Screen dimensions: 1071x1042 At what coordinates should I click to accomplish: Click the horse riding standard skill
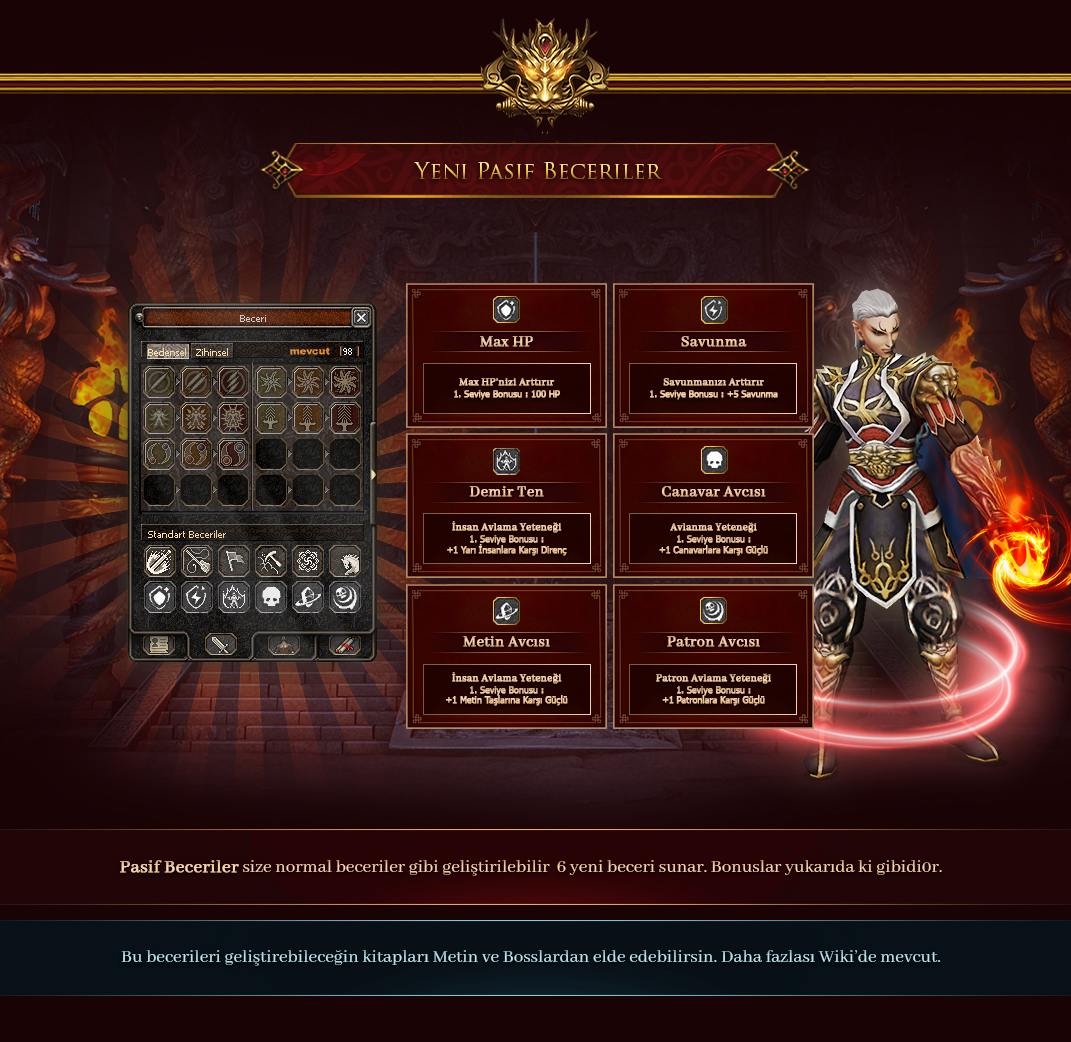click(x=344, y=561)
